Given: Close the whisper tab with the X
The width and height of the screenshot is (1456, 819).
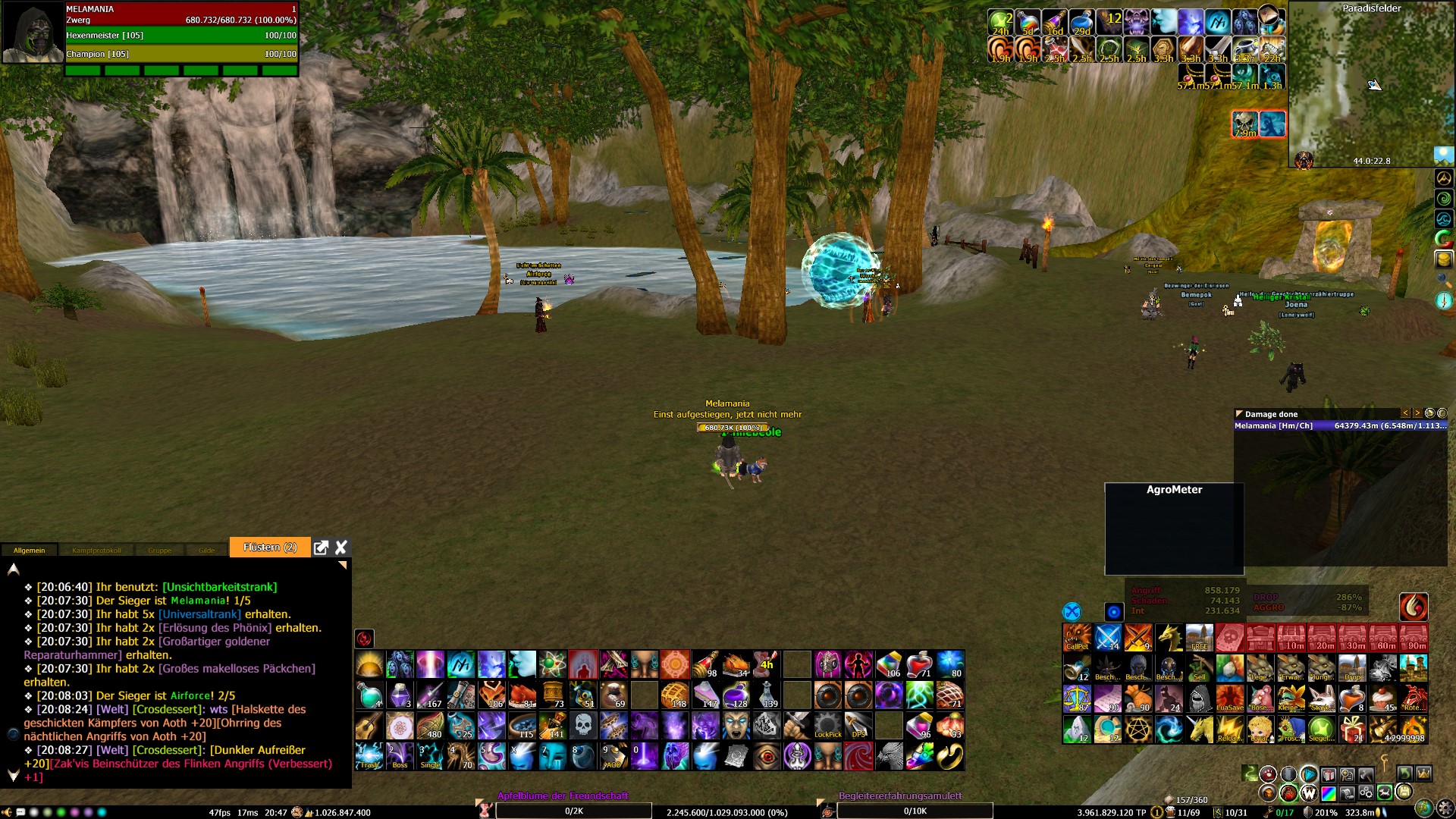Looking at the screenshot, I should [341, 548].
